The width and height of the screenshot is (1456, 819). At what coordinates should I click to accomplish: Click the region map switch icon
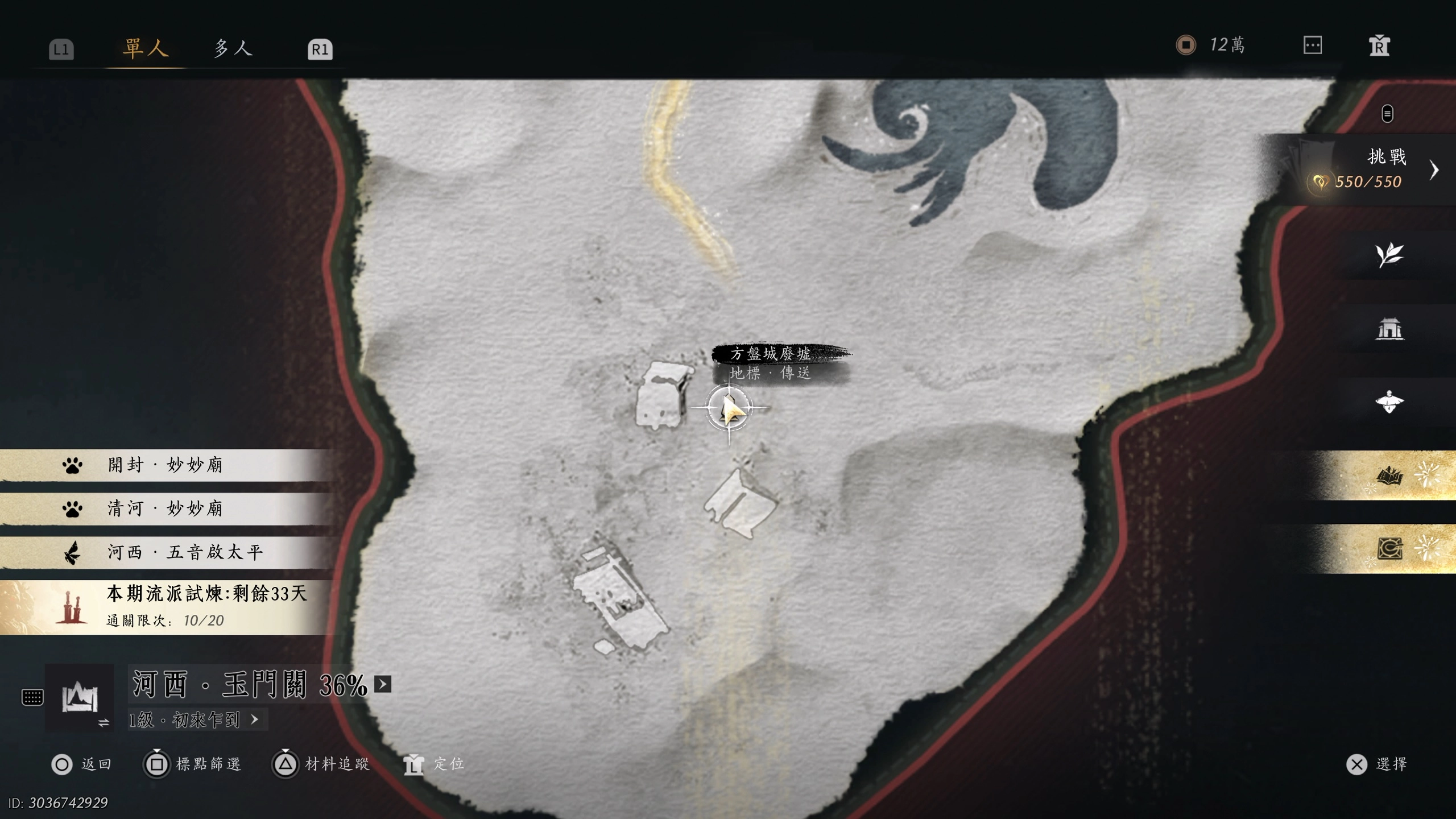point(80,698)
